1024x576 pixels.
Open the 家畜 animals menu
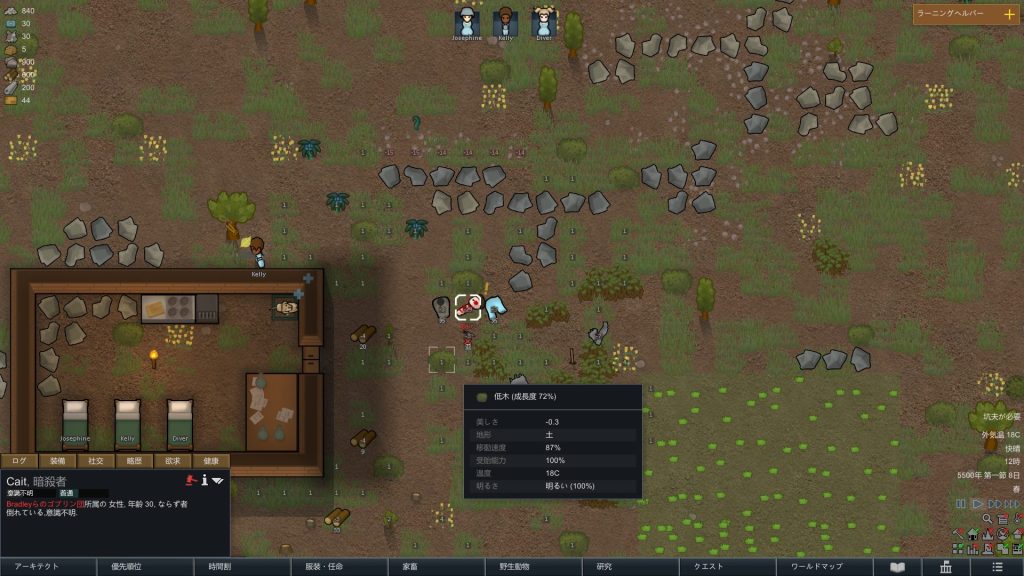click(x=435, y=566)
